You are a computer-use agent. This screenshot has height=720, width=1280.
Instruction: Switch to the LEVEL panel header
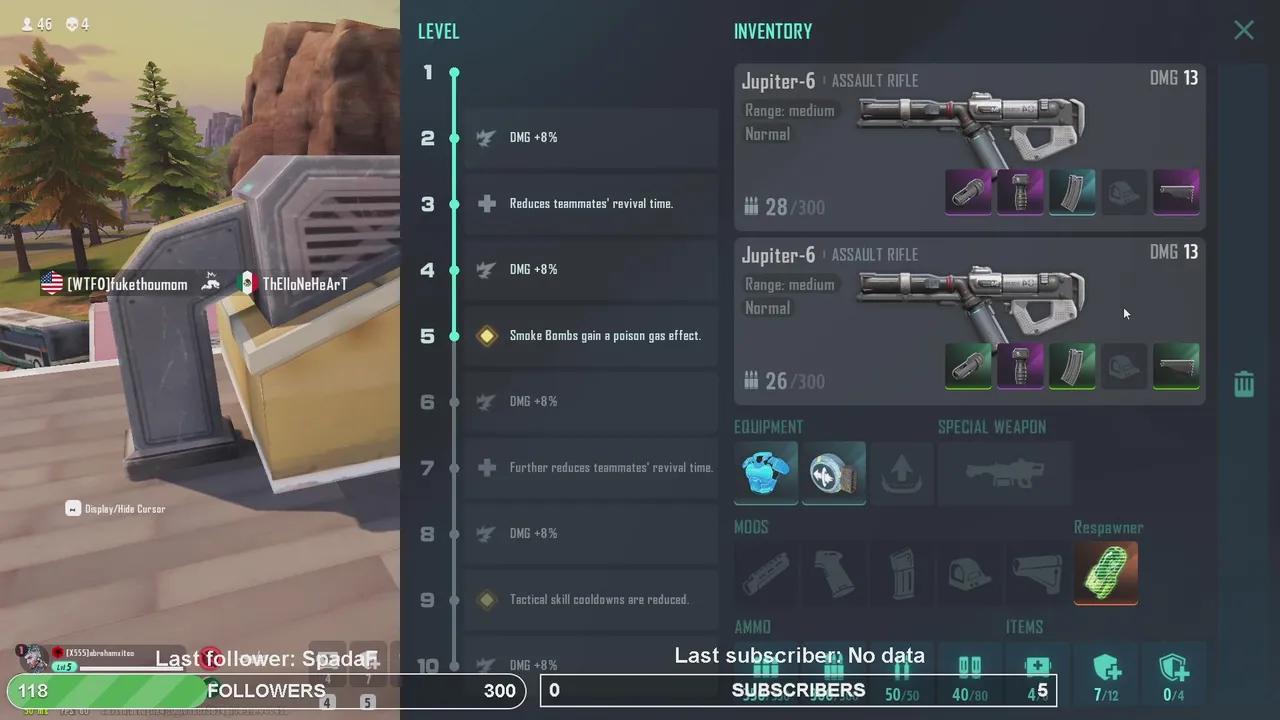[438, 31]
